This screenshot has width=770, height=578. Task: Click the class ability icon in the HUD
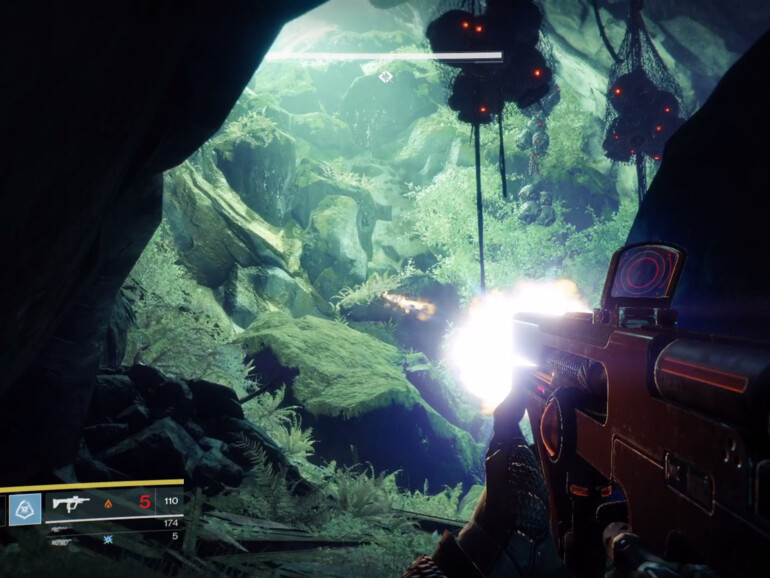(x=24, y=509)
